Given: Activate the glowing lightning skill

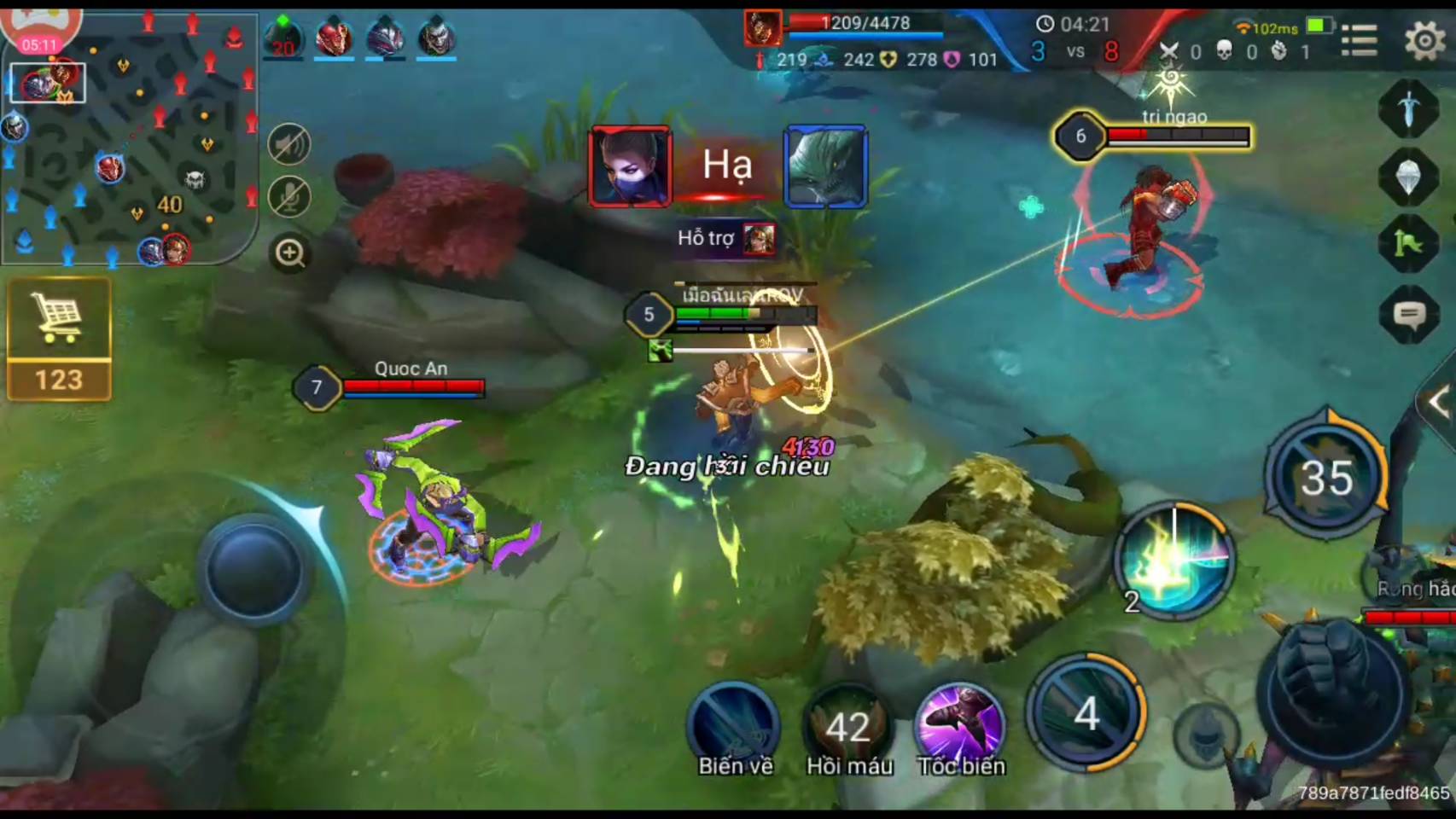Looking at the screenshot, I should click(1175, 560).
